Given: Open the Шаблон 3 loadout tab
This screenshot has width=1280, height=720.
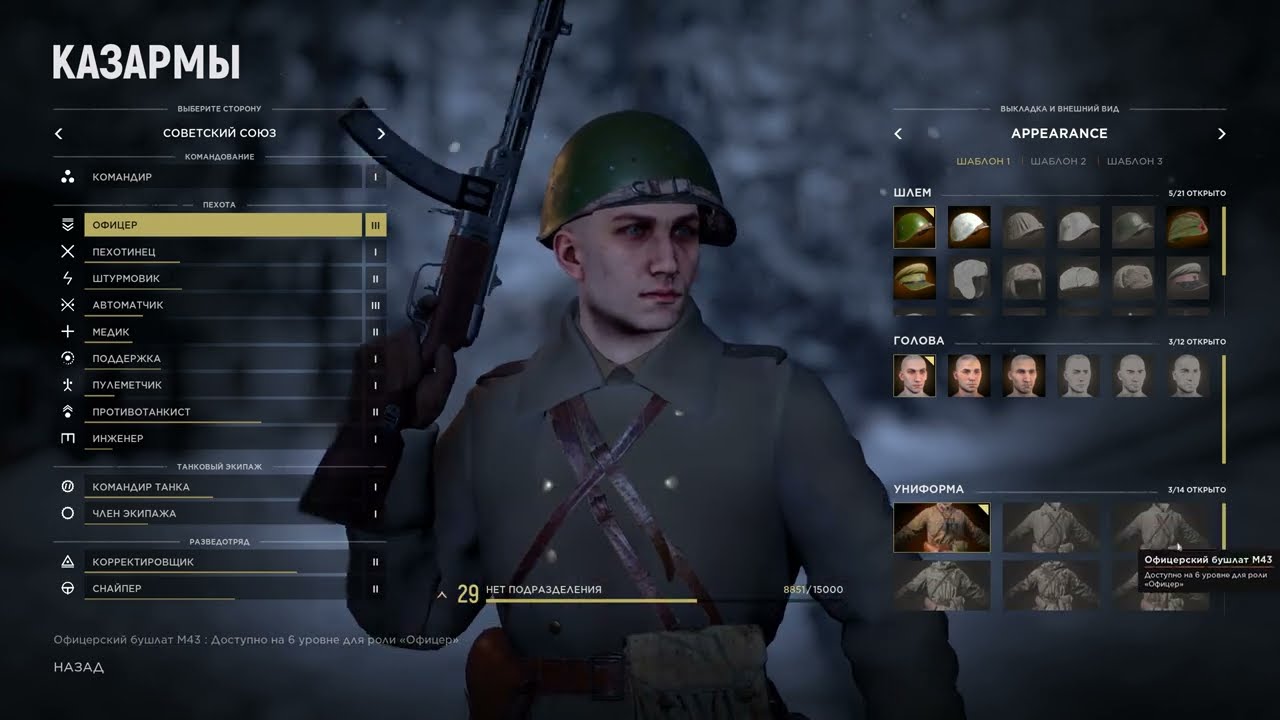Looking at the screenshot, I should [1134, 161].
